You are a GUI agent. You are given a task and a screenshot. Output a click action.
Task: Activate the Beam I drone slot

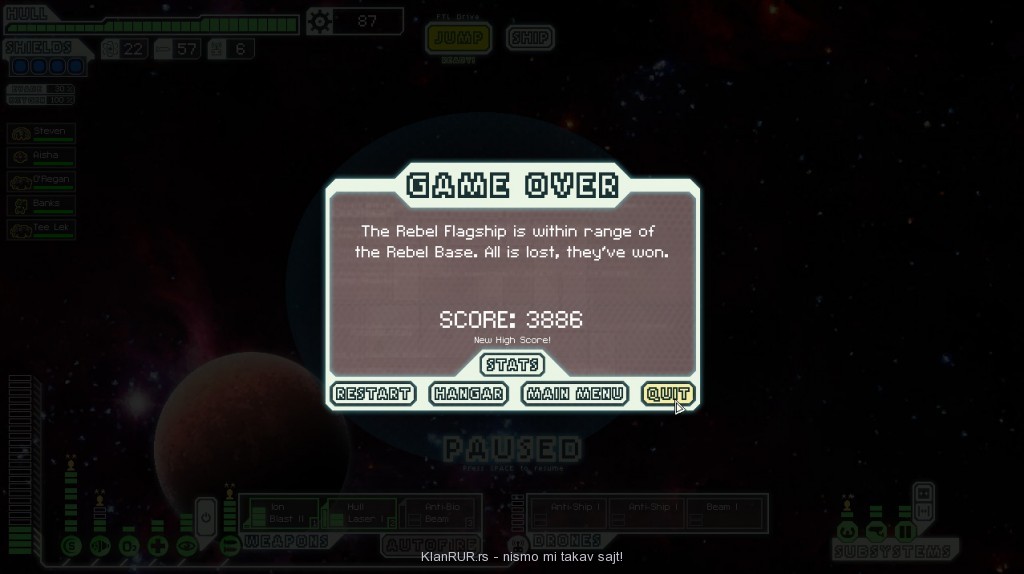[722, 514]
